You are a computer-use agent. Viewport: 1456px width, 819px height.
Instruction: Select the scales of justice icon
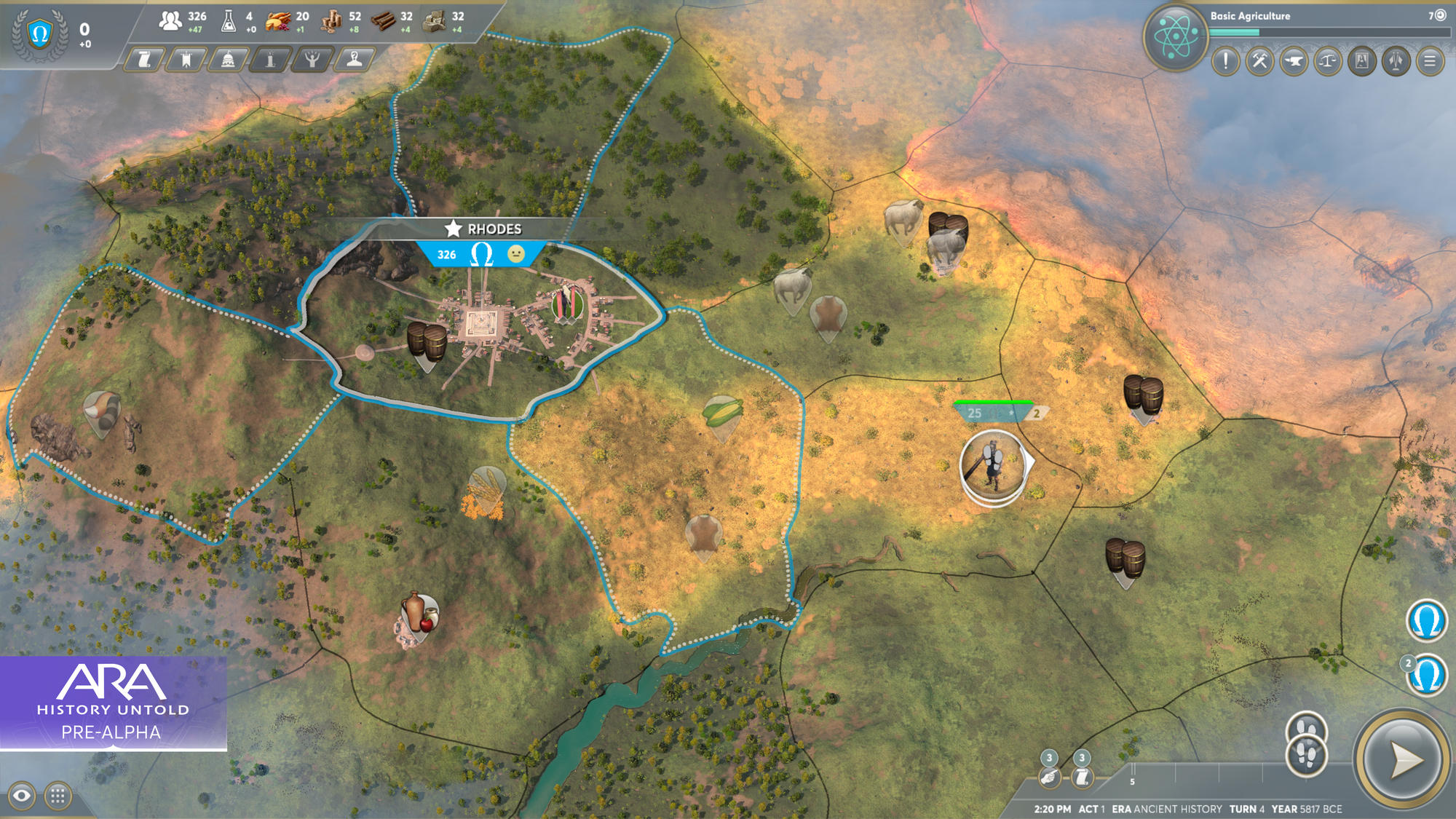(1328, 62)
